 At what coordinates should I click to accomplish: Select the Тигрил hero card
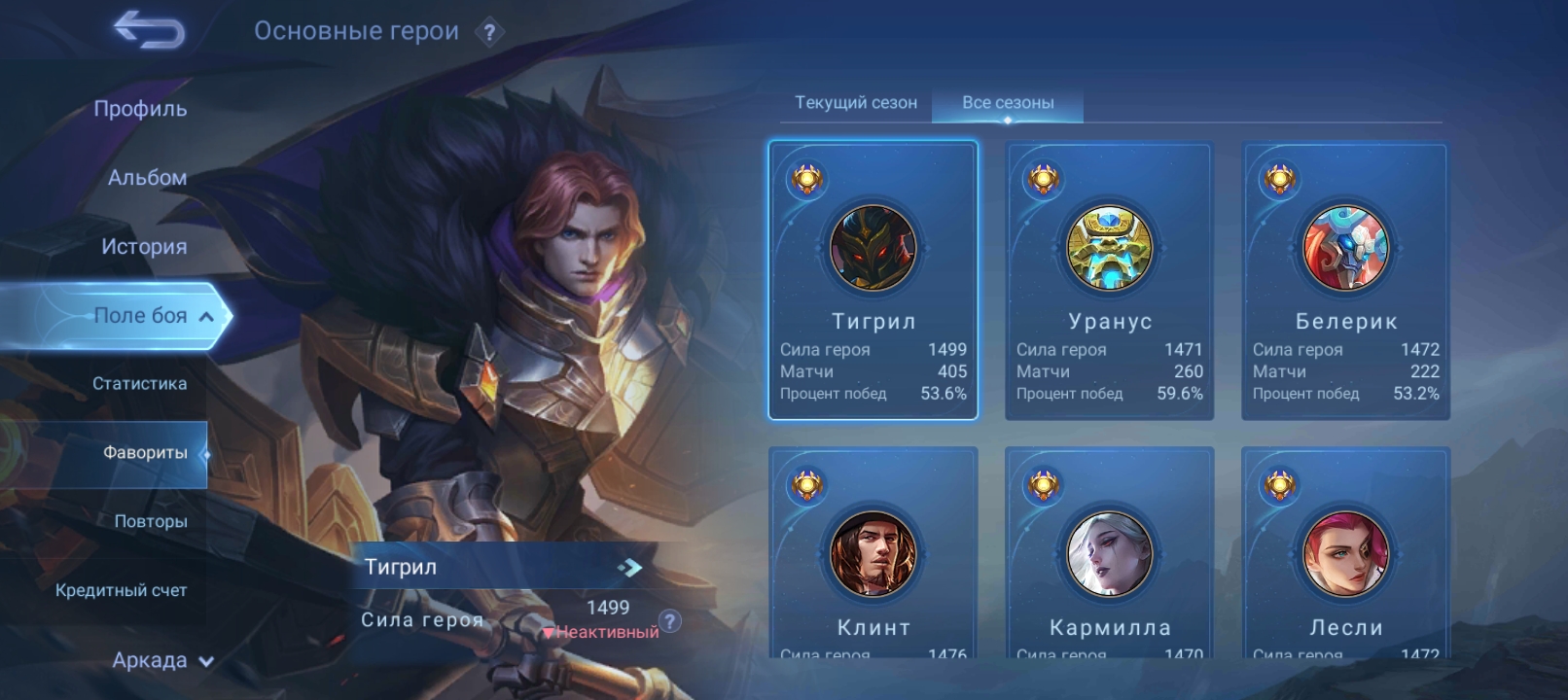[873, 281]
